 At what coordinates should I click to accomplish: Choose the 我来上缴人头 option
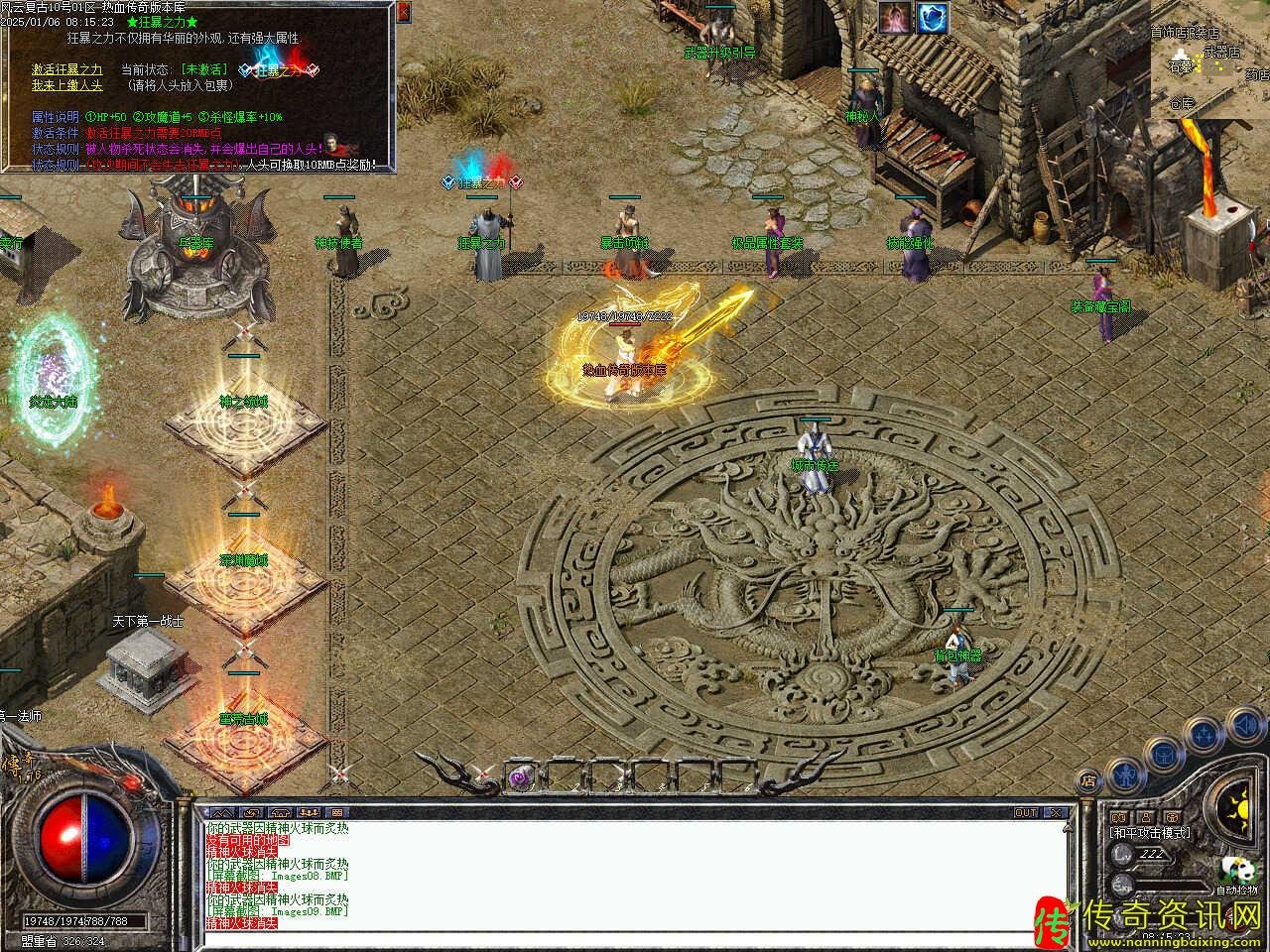(66, 85)
